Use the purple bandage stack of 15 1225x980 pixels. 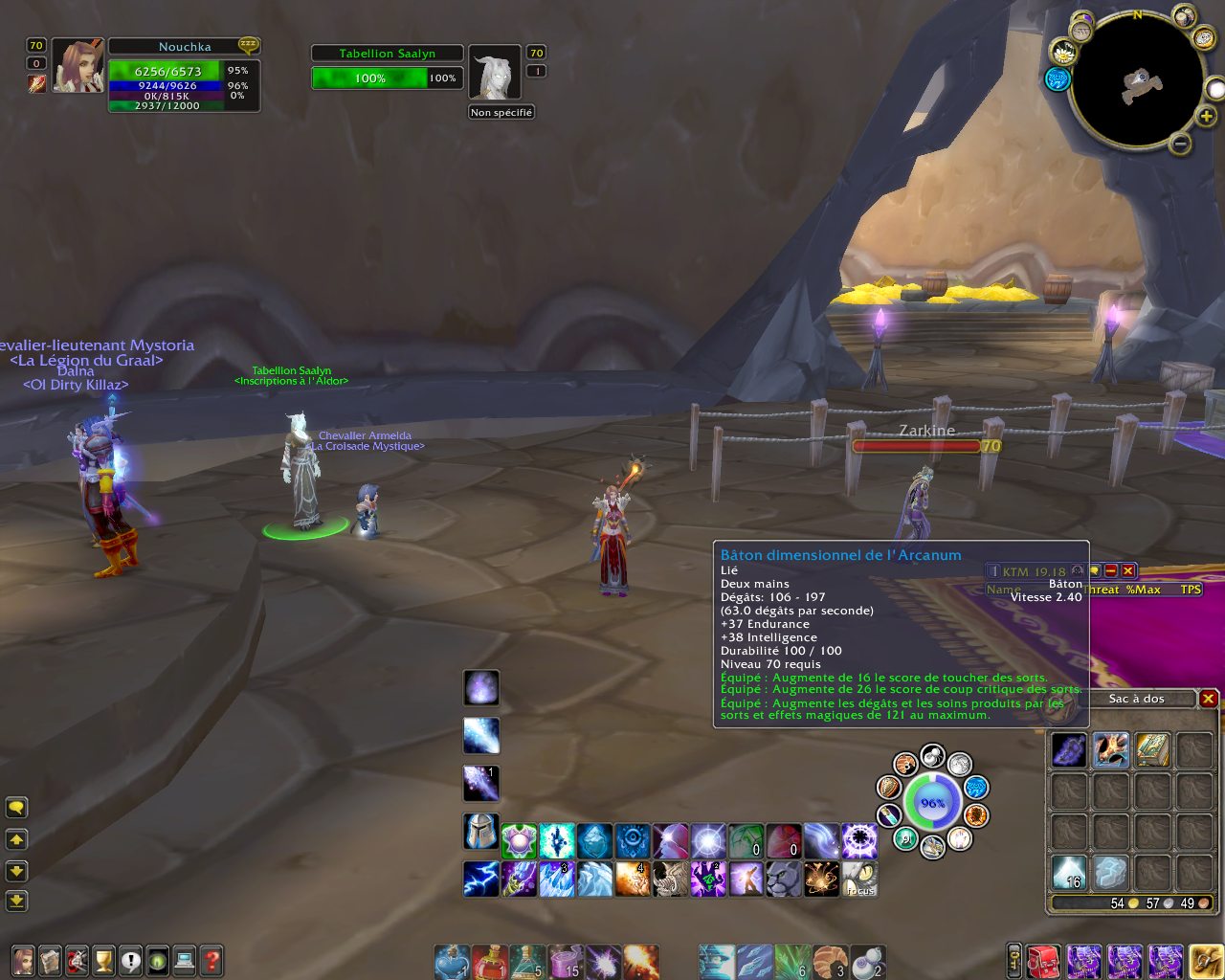(566, 961)
